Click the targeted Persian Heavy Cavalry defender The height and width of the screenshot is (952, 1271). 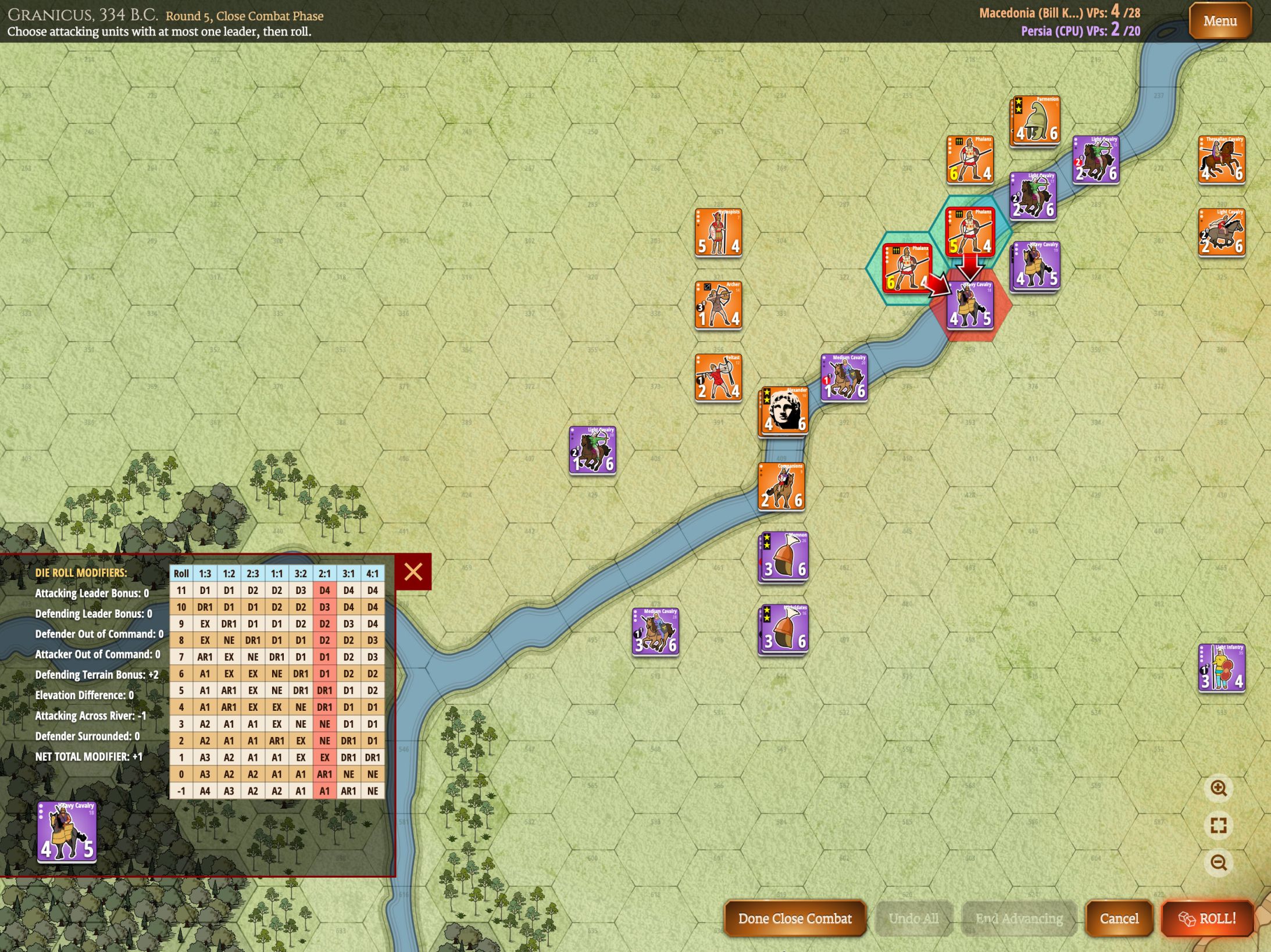(x=970, y=305)
